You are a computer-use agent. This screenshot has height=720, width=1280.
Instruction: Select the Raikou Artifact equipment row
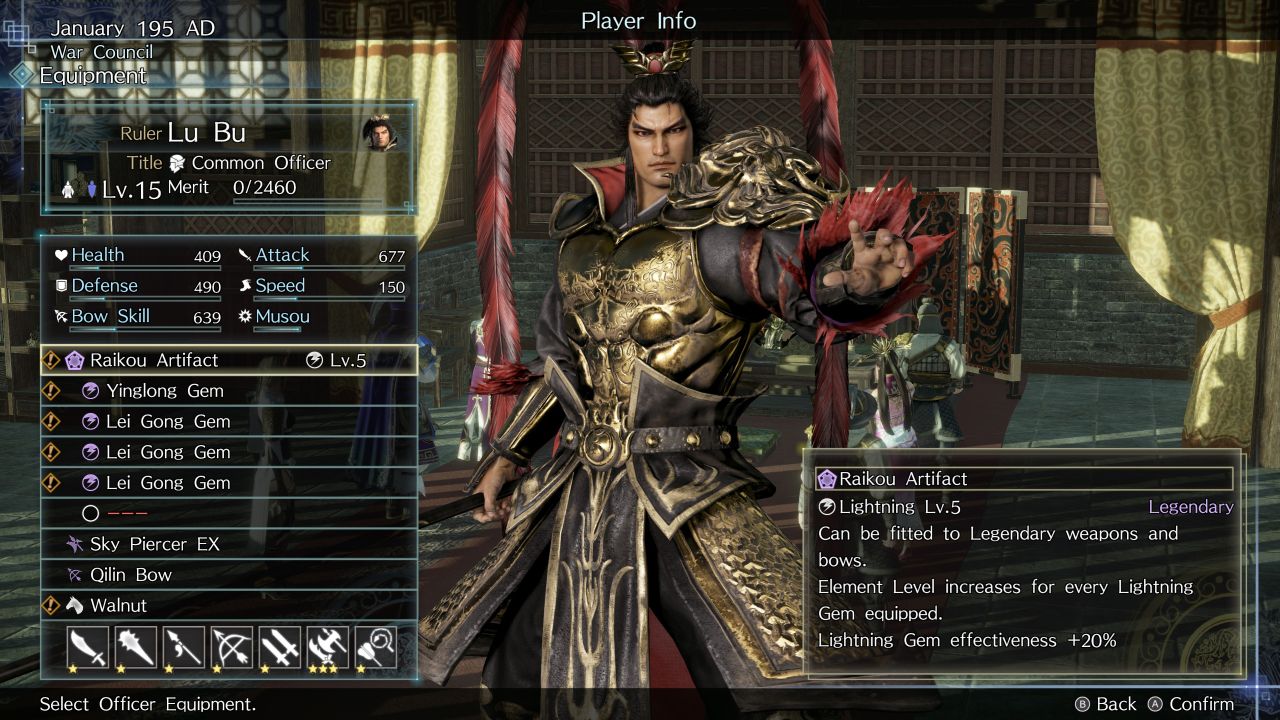tap(228, 360)
